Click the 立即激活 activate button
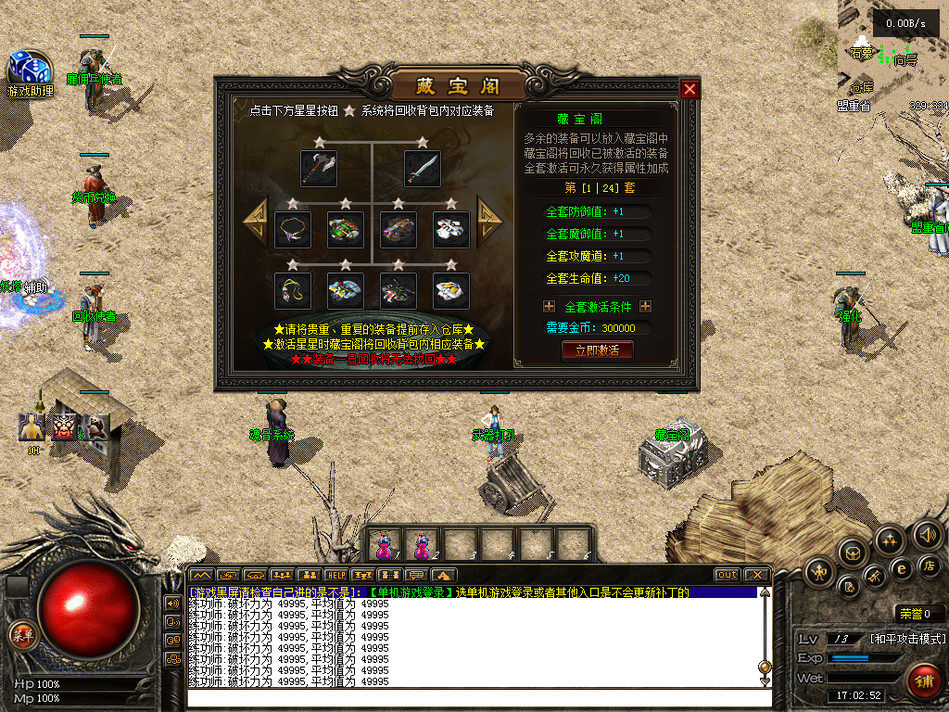This screenshot has width=949, height=712. point(598,350)
